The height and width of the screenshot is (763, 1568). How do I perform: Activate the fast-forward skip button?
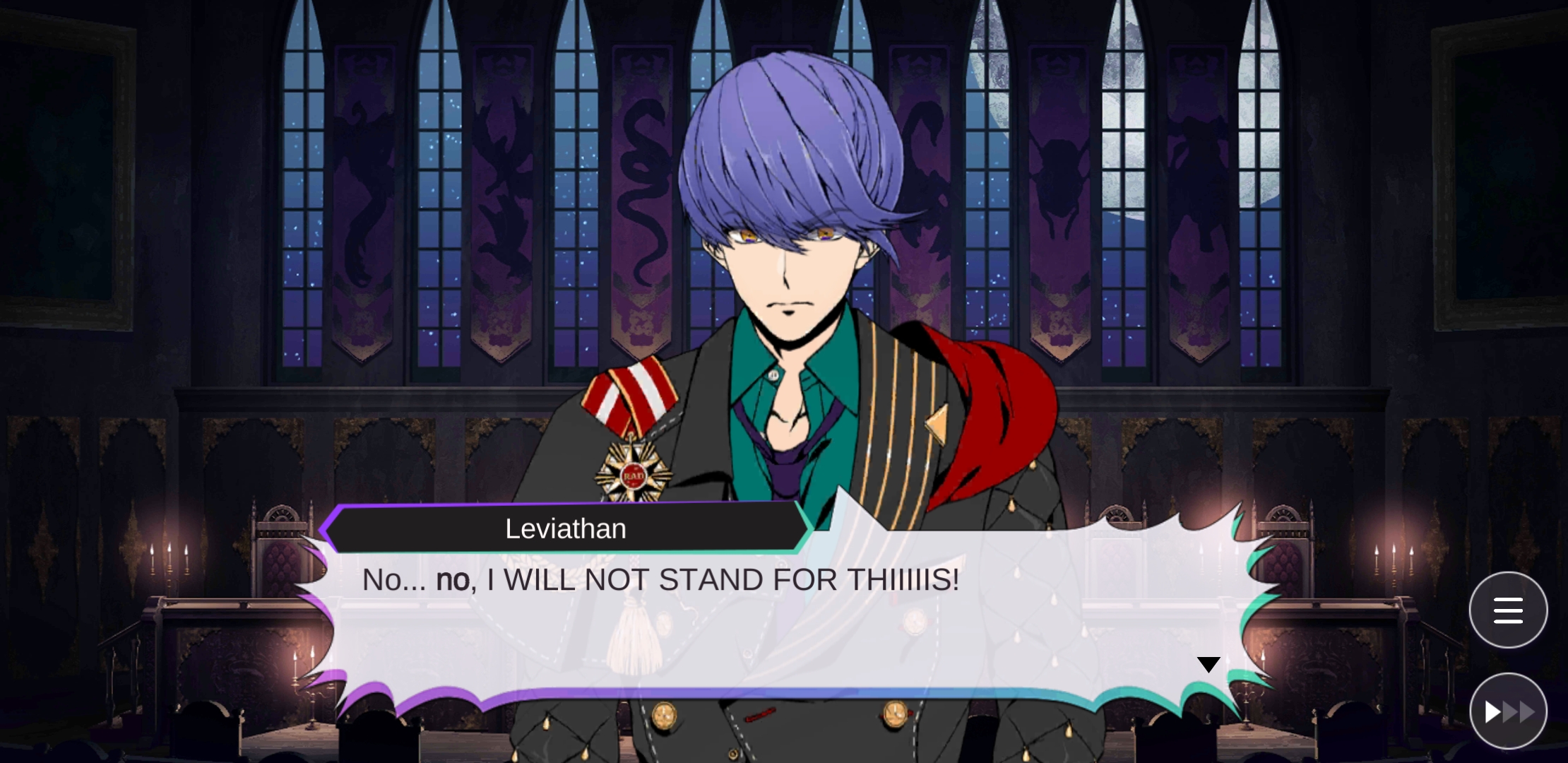tap(1508, 711)
